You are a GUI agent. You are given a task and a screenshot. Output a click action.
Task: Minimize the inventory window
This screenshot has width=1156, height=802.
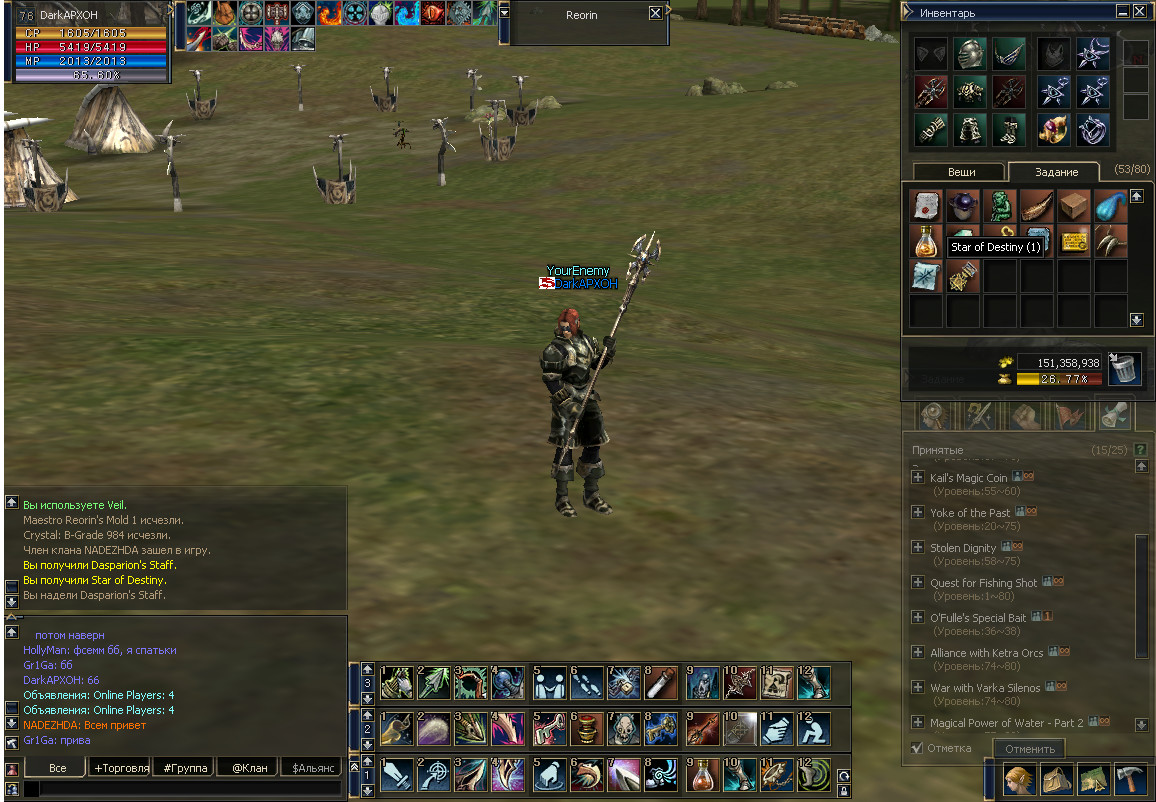click(1124, 12)
